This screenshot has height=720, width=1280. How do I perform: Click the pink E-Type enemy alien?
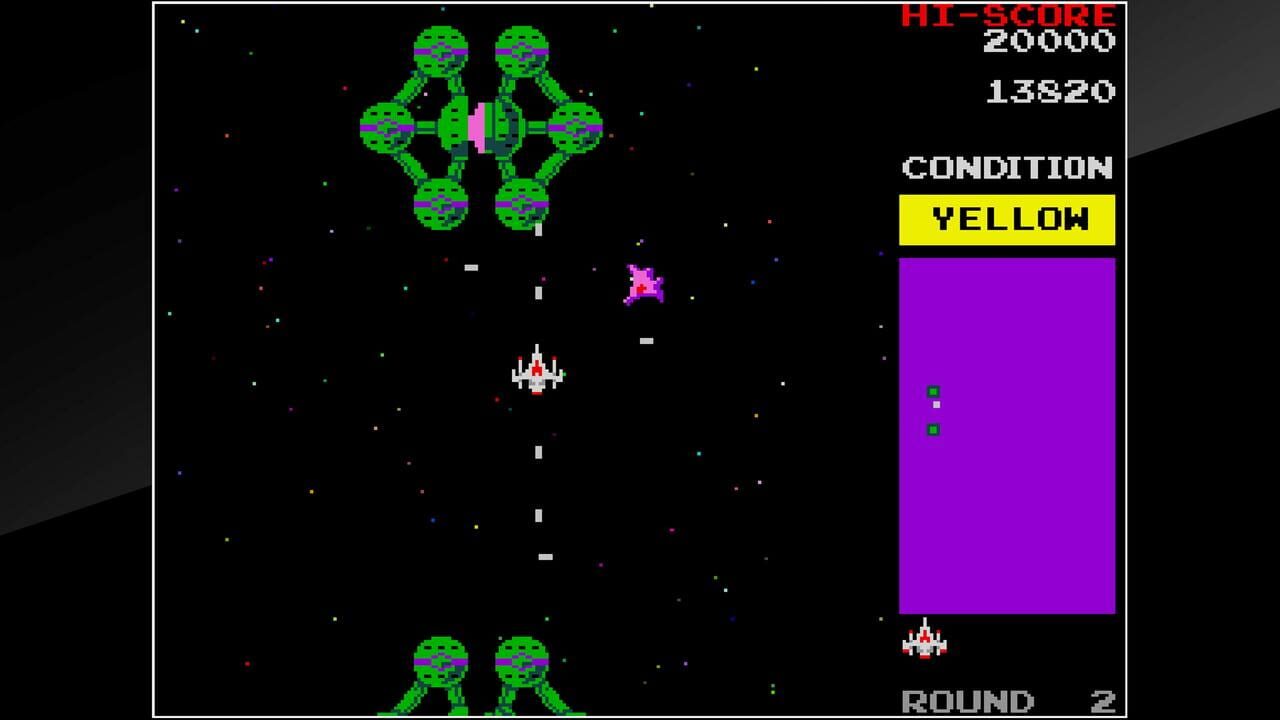pos(645,283)
